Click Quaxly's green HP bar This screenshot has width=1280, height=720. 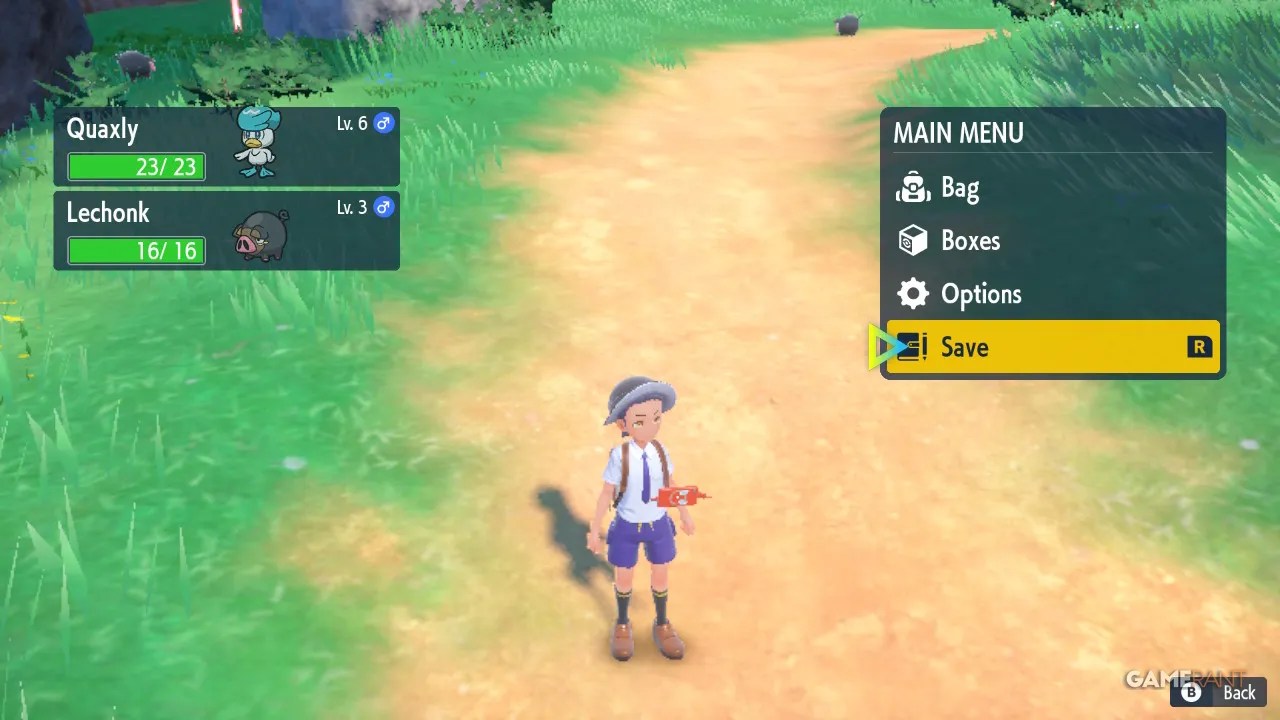coord(135,167)
